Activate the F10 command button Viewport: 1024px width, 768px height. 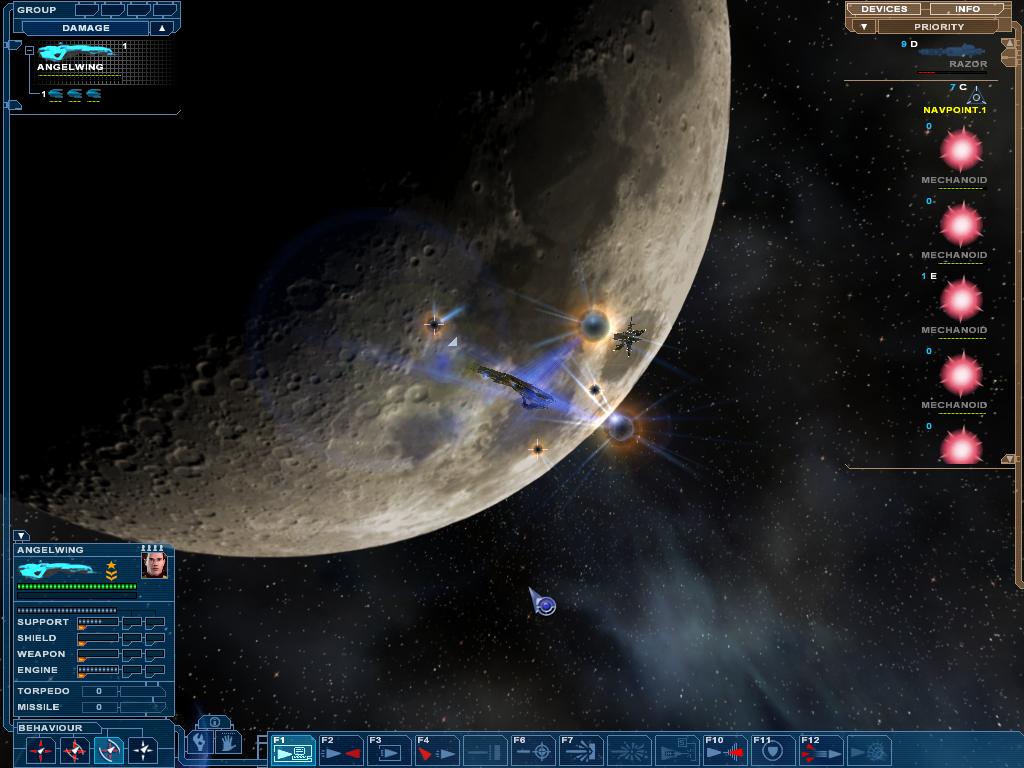click(x=725, y=750)
